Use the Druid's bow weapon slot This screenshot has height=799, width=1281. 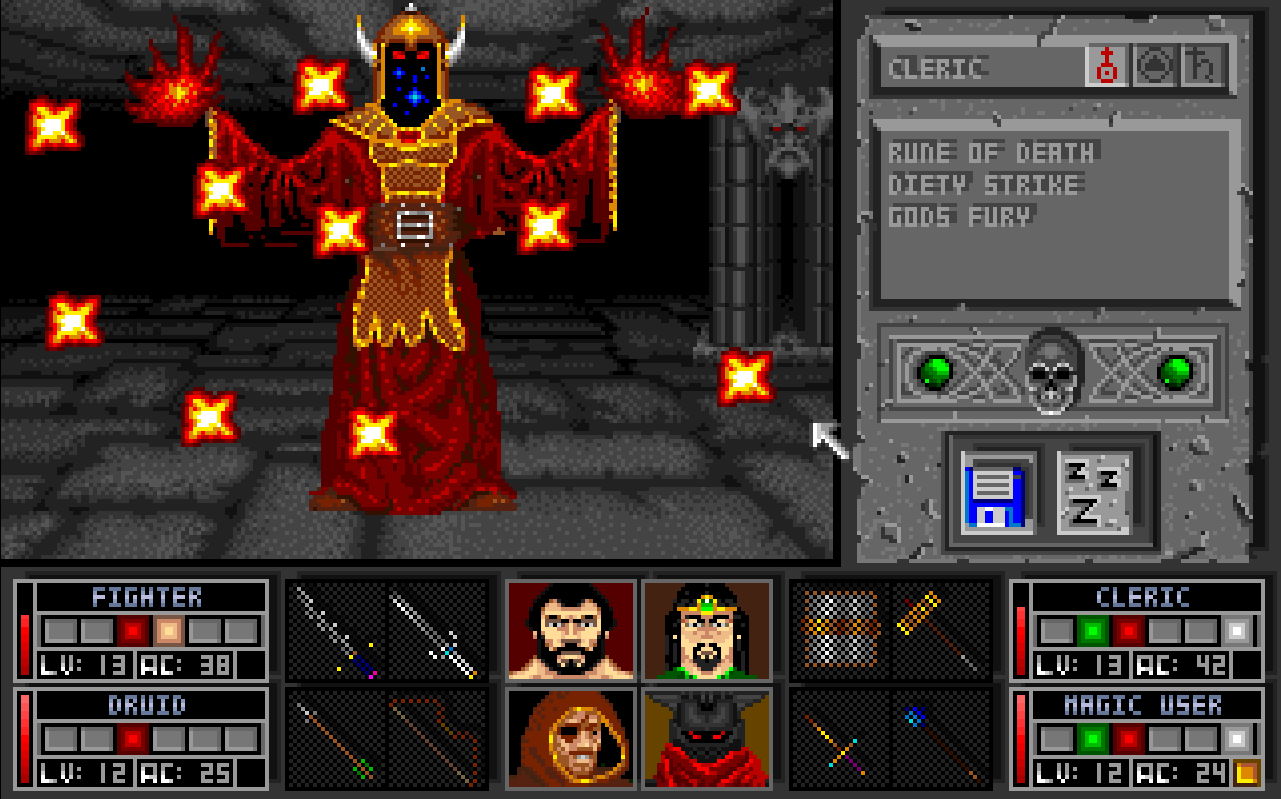[437, 737]
